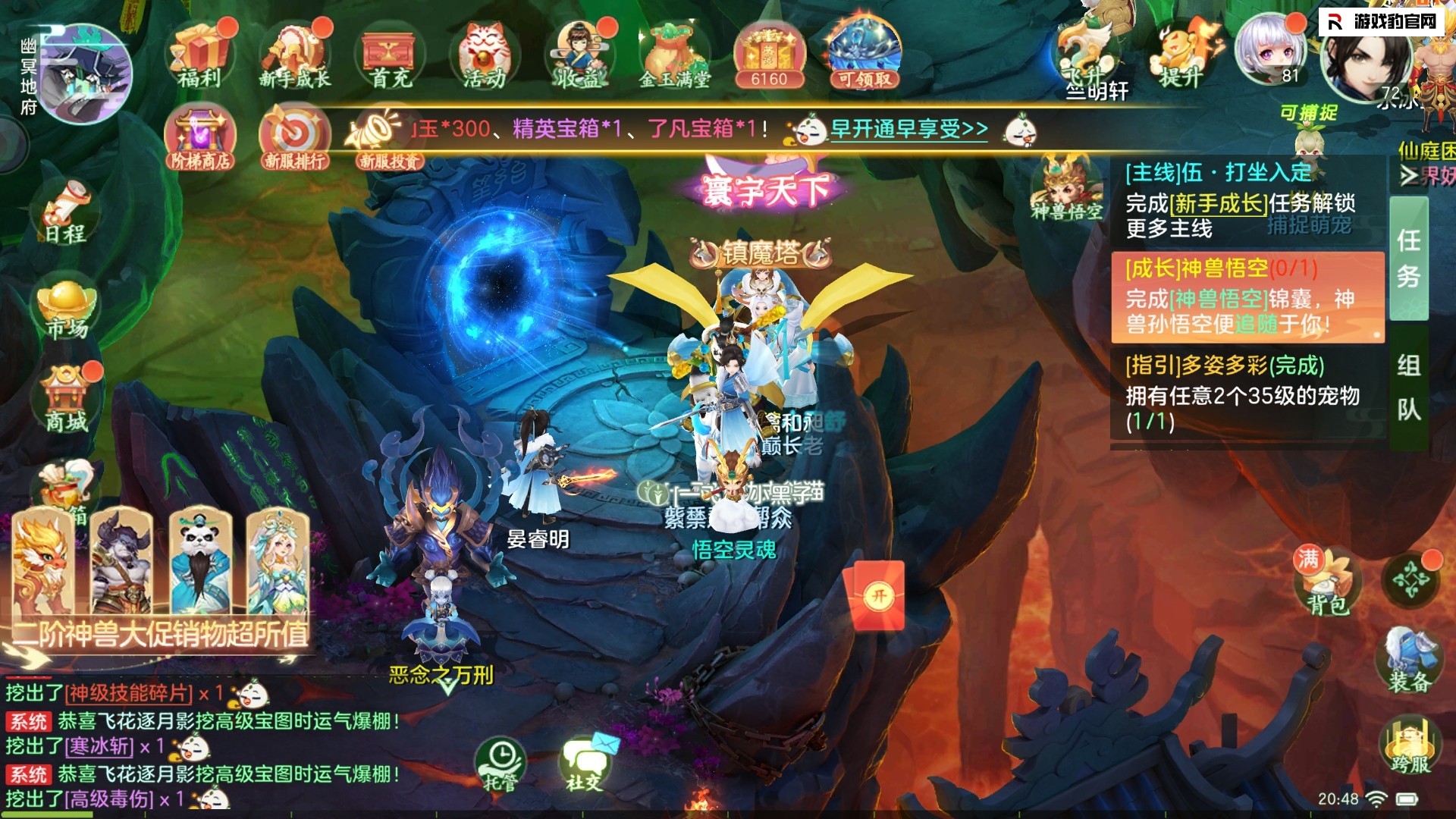Viewport: 1456px width, 819px height.
Task: Select the 神兽悟空 growth quest entry
Action: click(1247, 297)
